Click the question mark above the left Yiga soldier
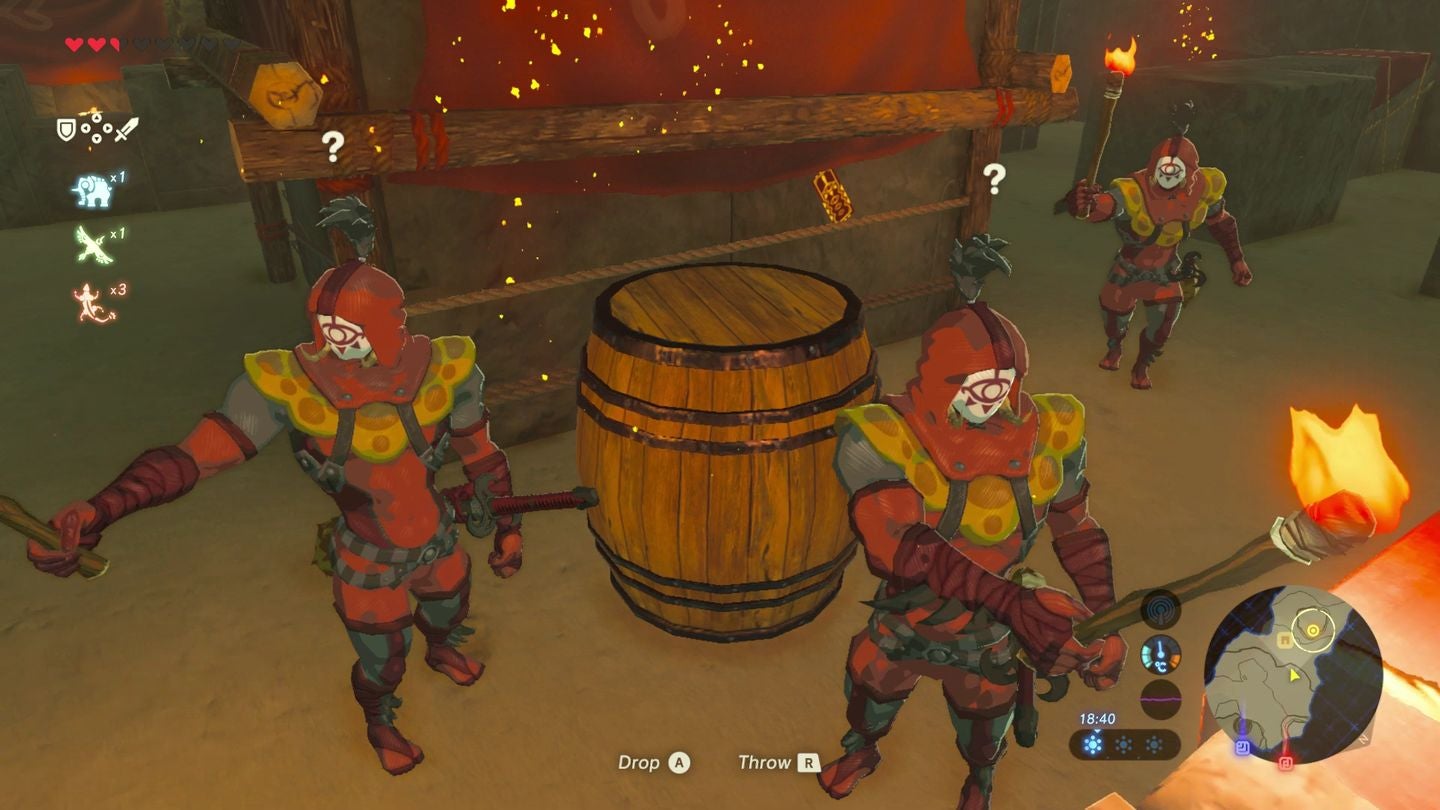This screenshot has width=1440, height=810. tap(332, 147)
